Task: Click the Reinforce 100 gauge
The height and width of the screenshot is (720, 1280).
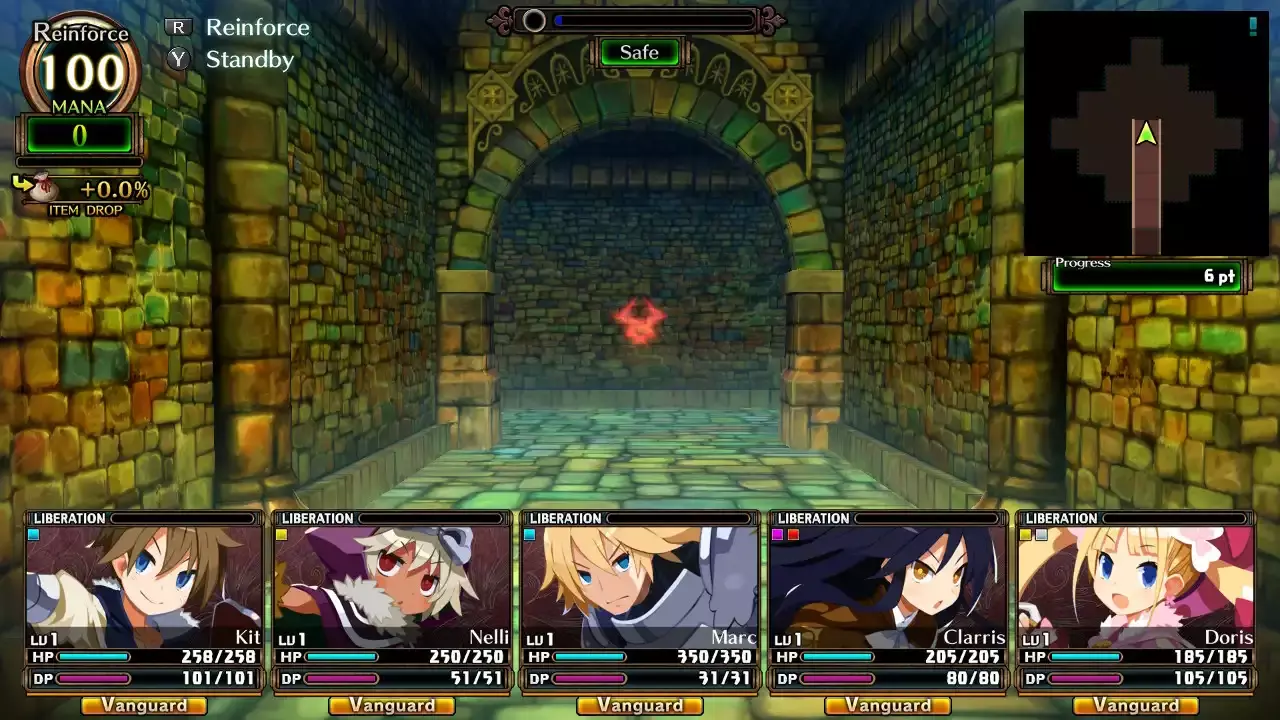Action: pos(80,70)
